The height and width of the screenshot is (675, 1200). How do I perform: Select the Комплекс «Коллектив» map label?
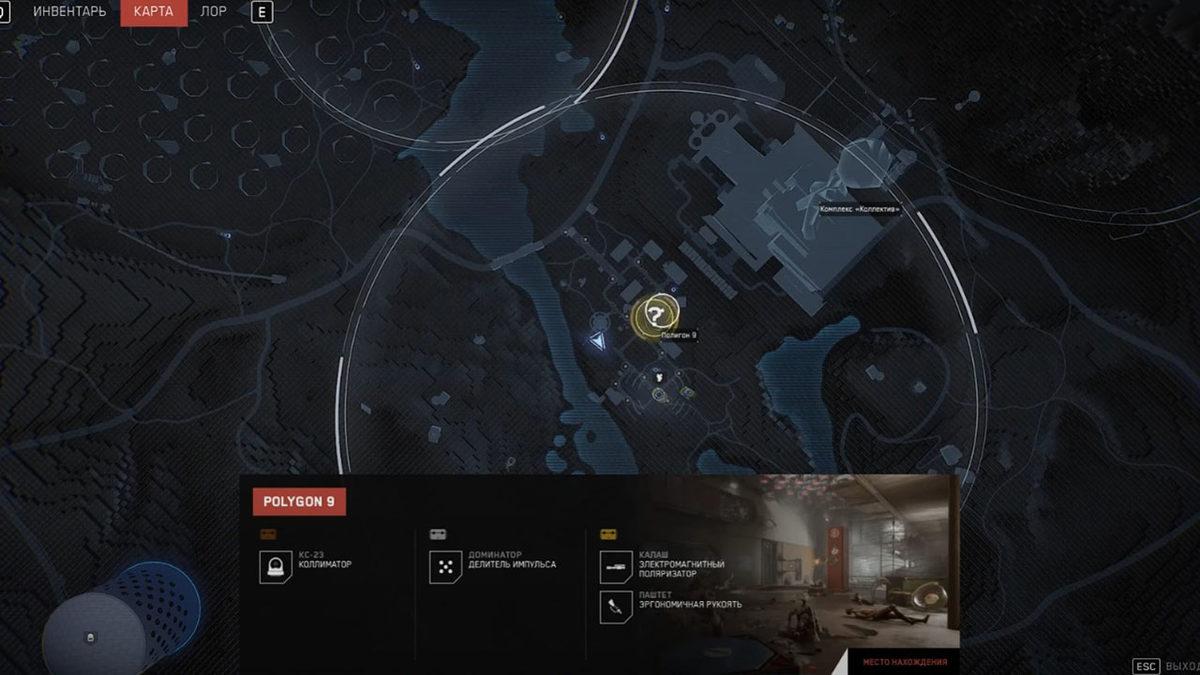[859, 210]
